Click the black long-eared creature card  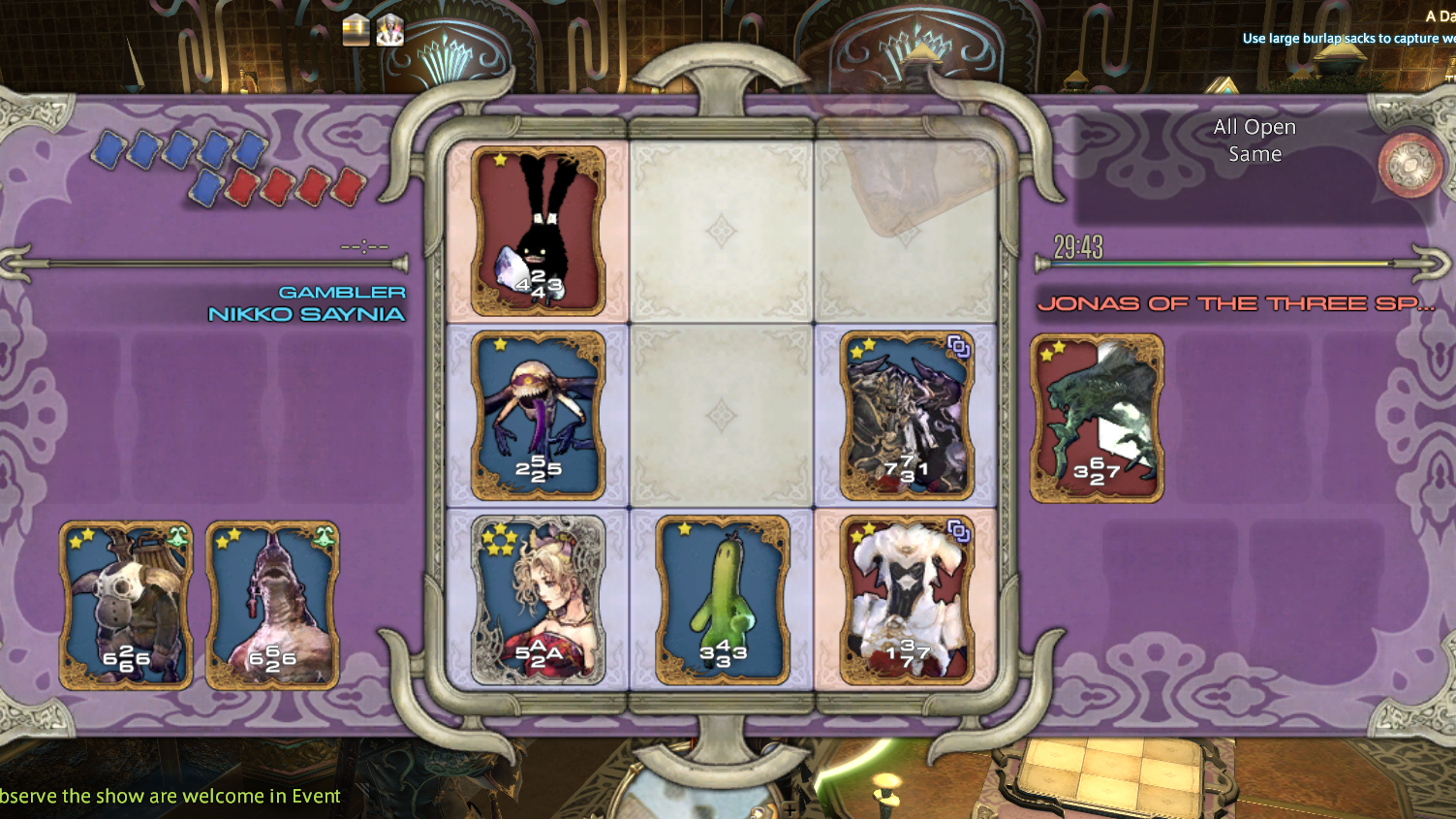tap(539, 232)
